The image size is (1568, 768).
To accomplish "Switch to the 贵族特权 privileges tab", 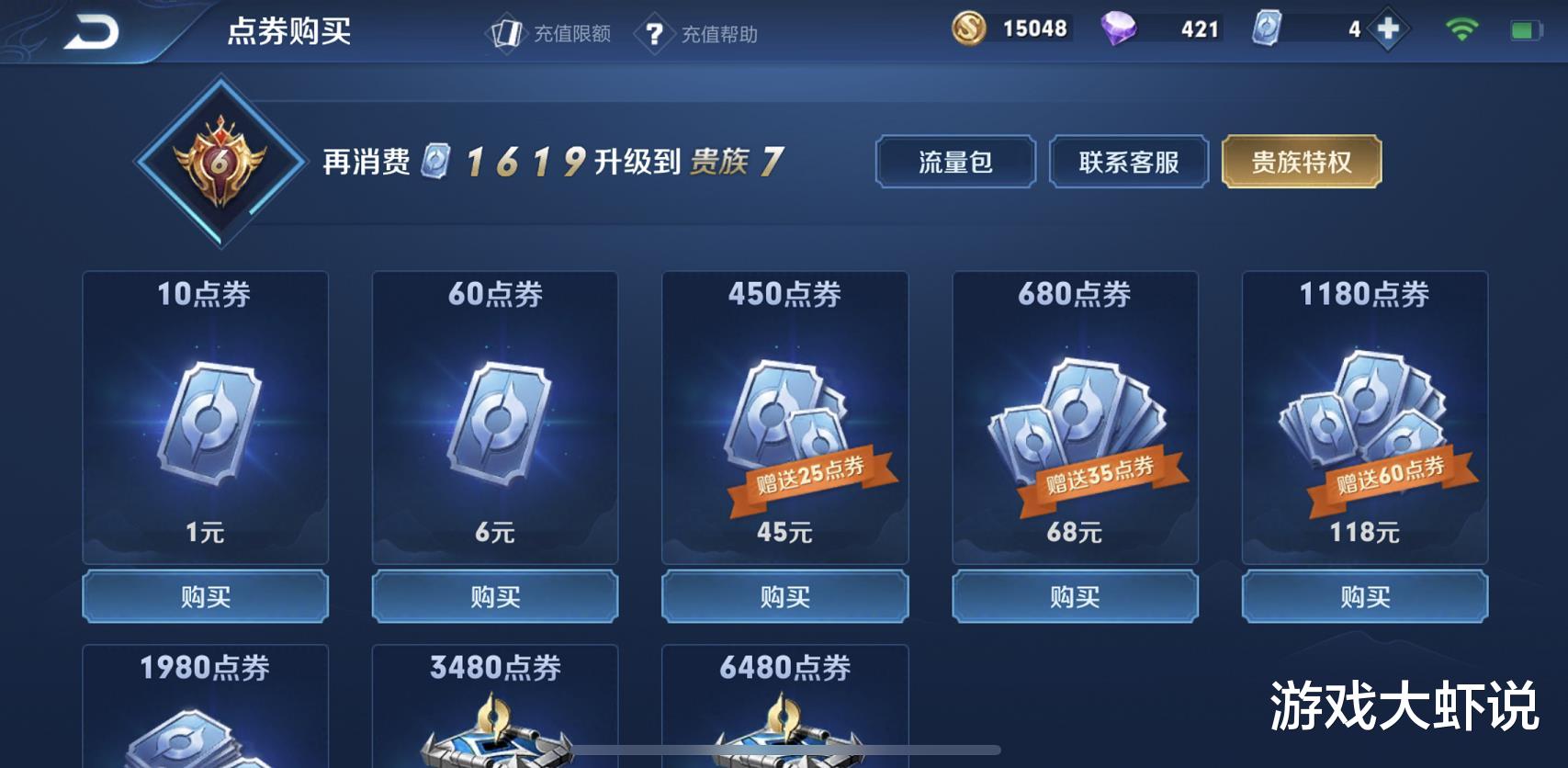I will (1300, 161).
